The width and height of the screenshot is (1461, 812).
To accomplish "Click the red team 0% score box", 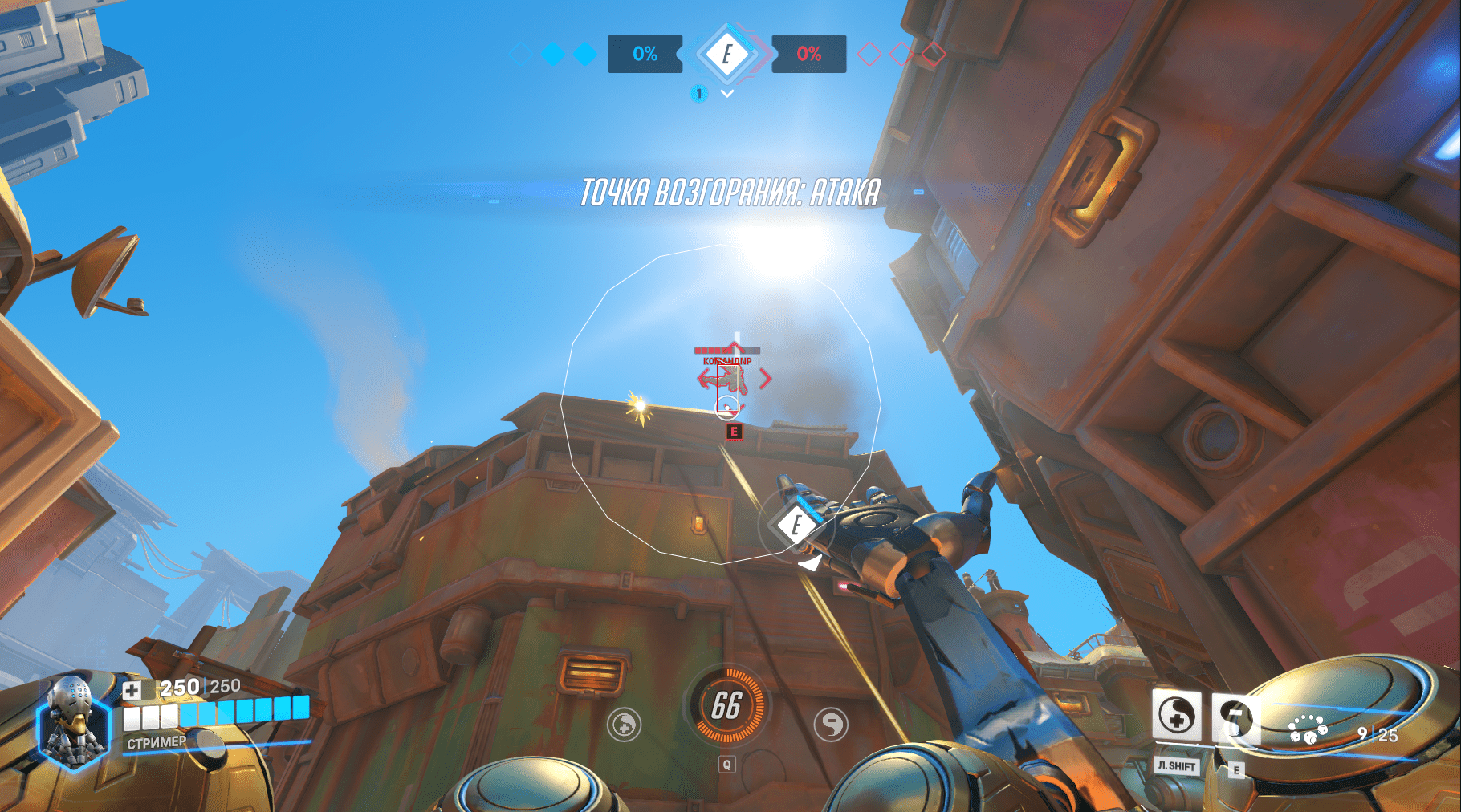I will pos(810,53).
